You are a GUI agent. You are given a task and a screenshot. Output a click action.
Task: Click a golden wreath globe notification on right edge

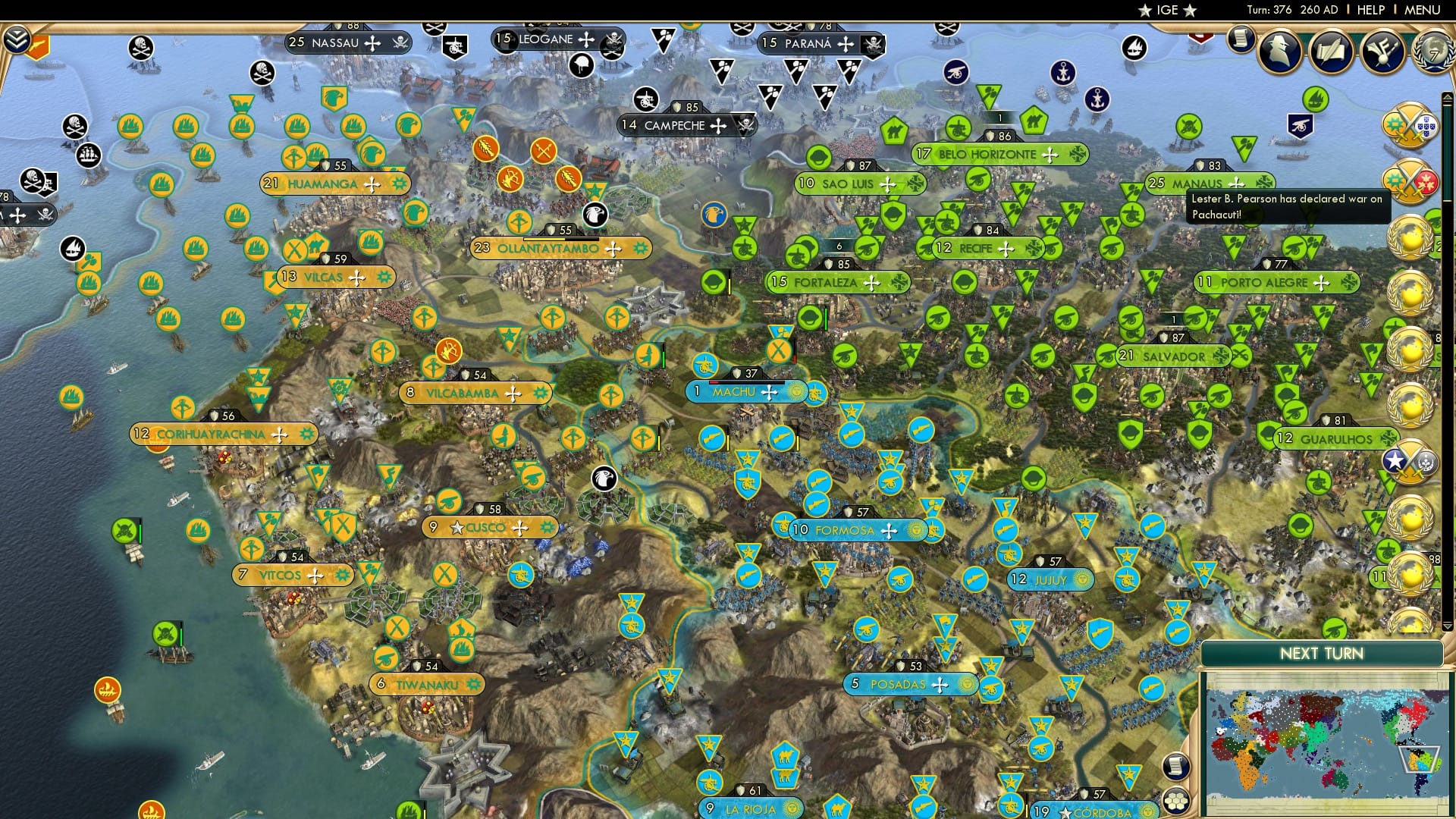tap(1408, 241)
